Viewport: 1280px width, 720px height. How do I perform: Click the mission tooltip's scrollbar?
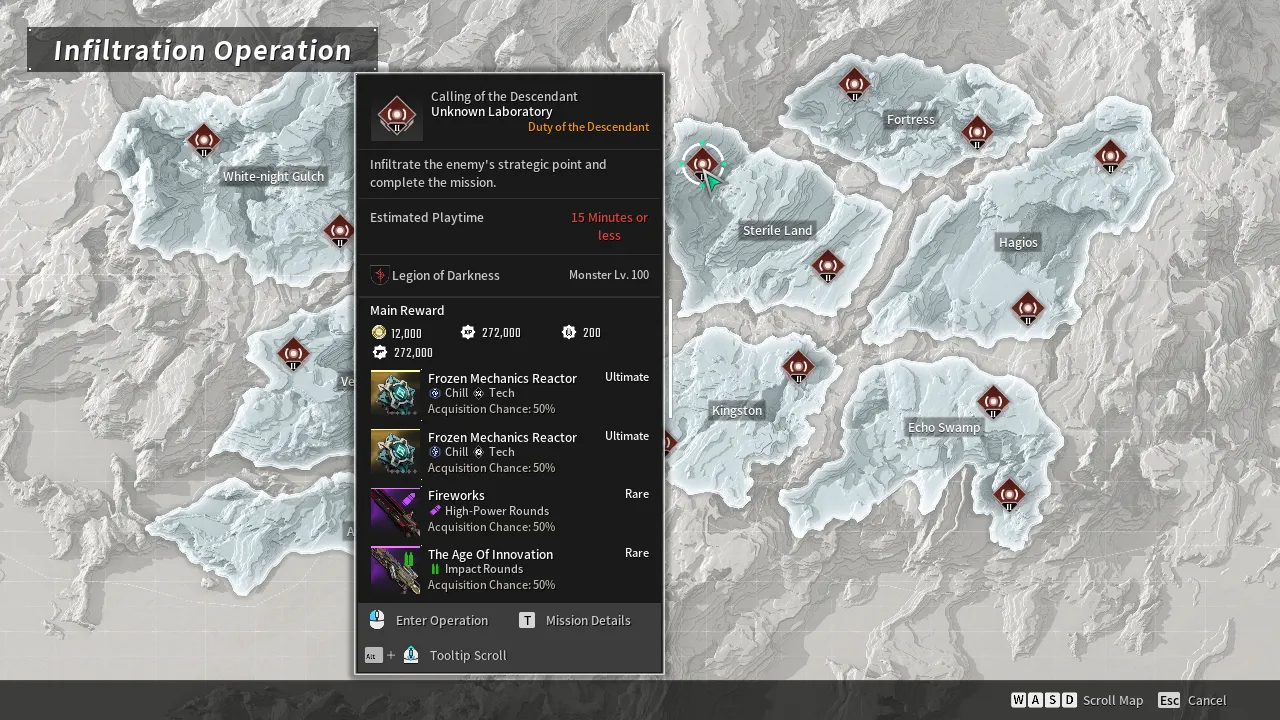669,357
